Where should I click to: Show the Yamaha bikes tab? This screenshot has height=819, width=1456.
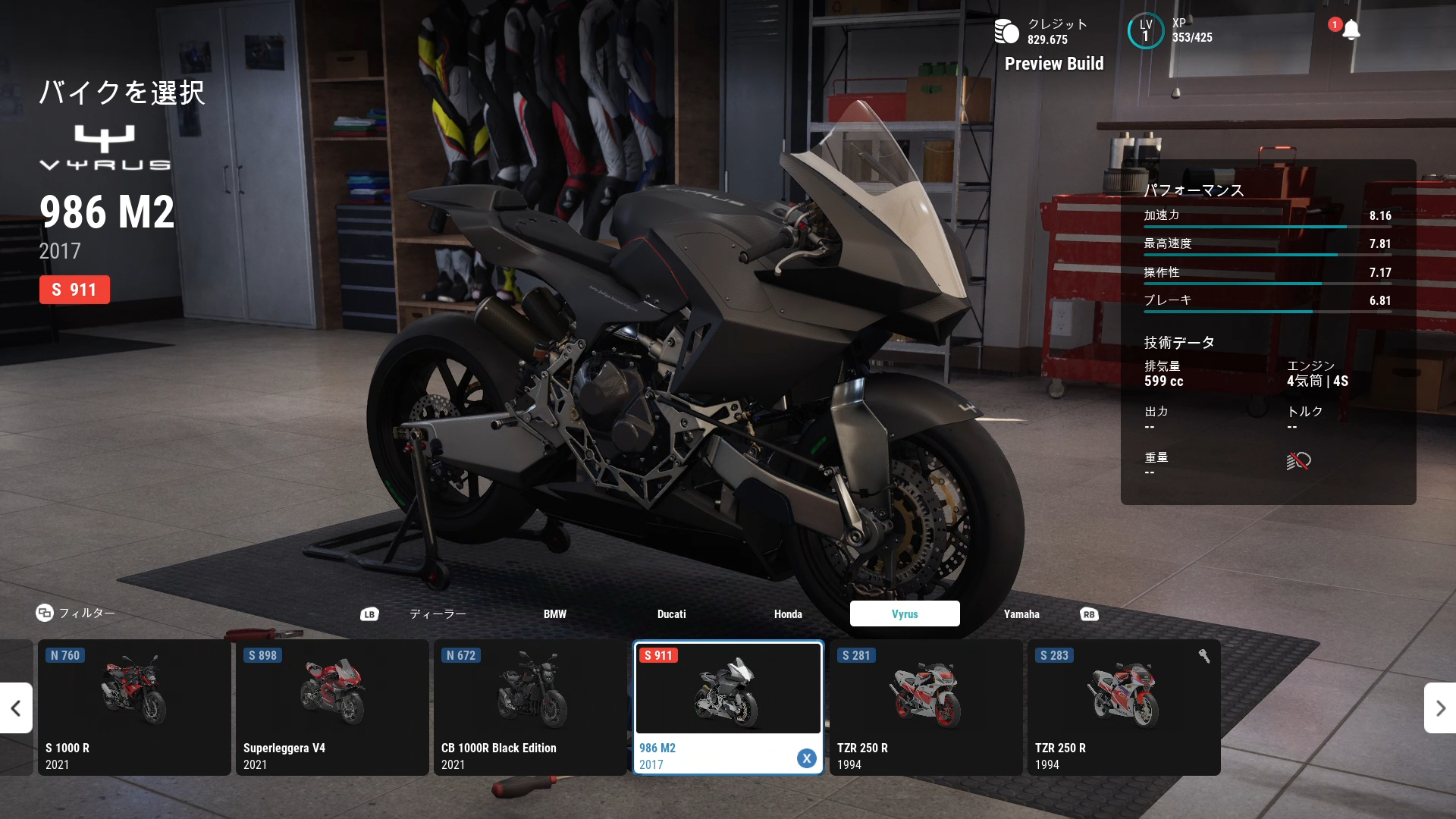click(1021, 614)
